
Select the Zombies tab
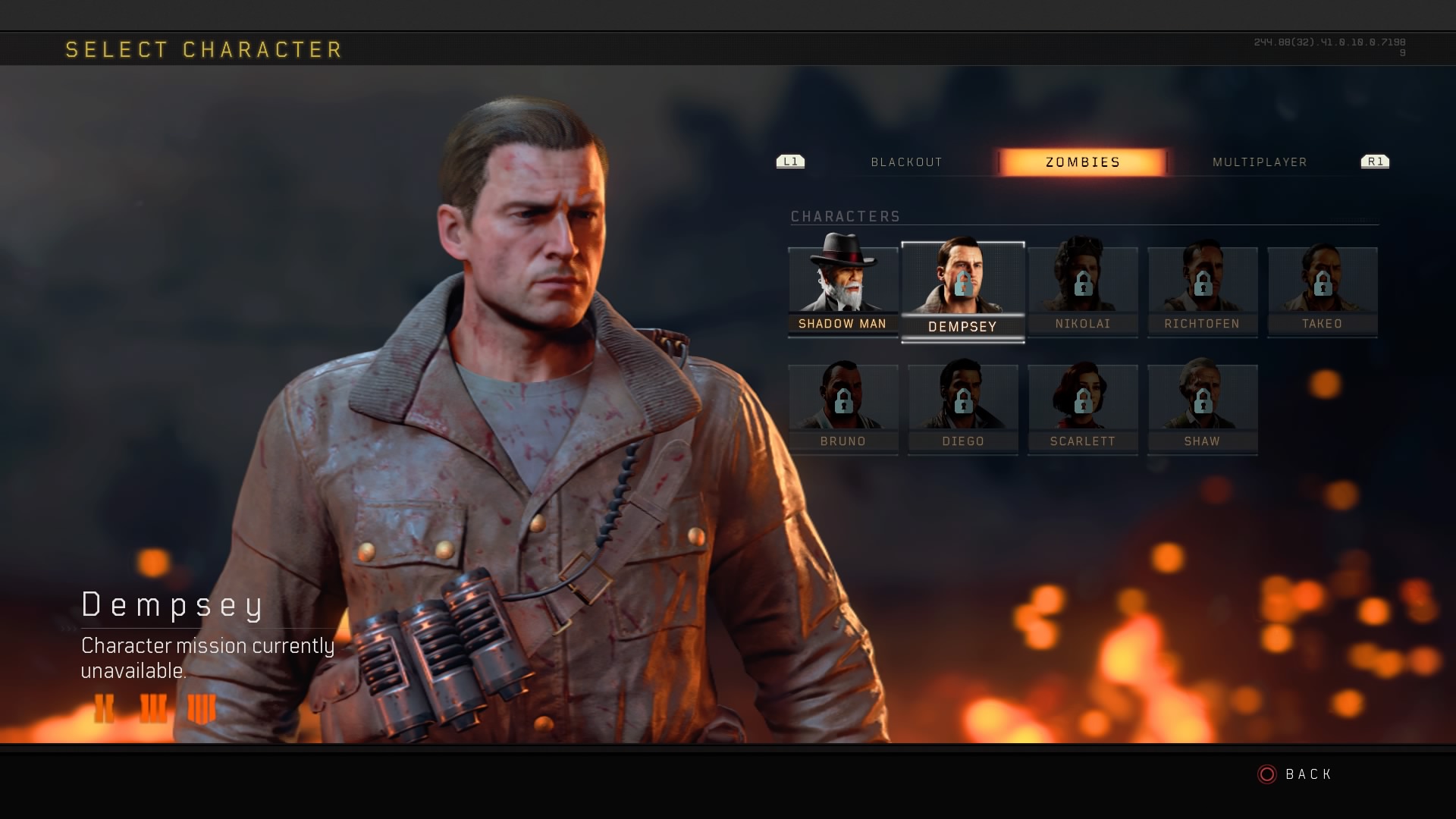click(x=1082, y=162)
